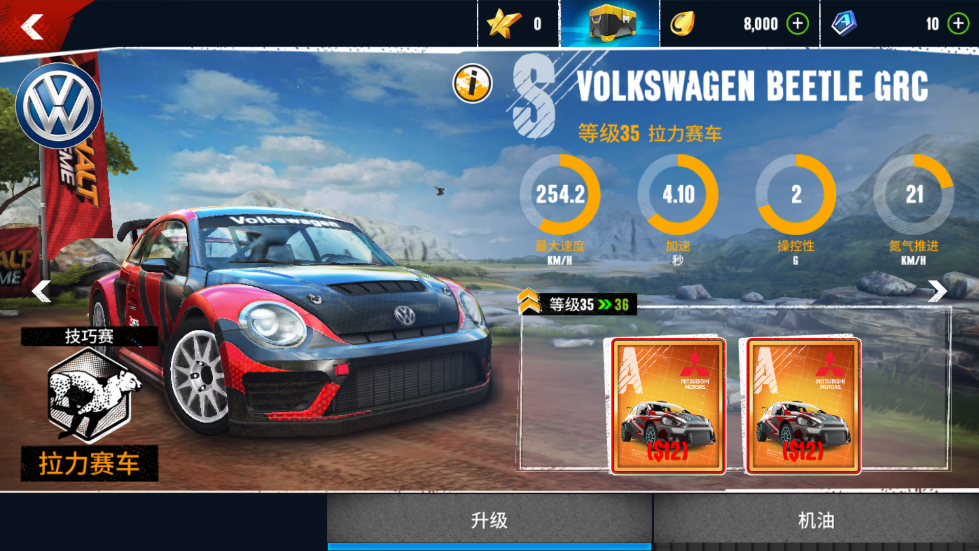The width and height of the screenshot is (979, 551).
Task: Open the 升级 upgrade tab
Action: 490,521
